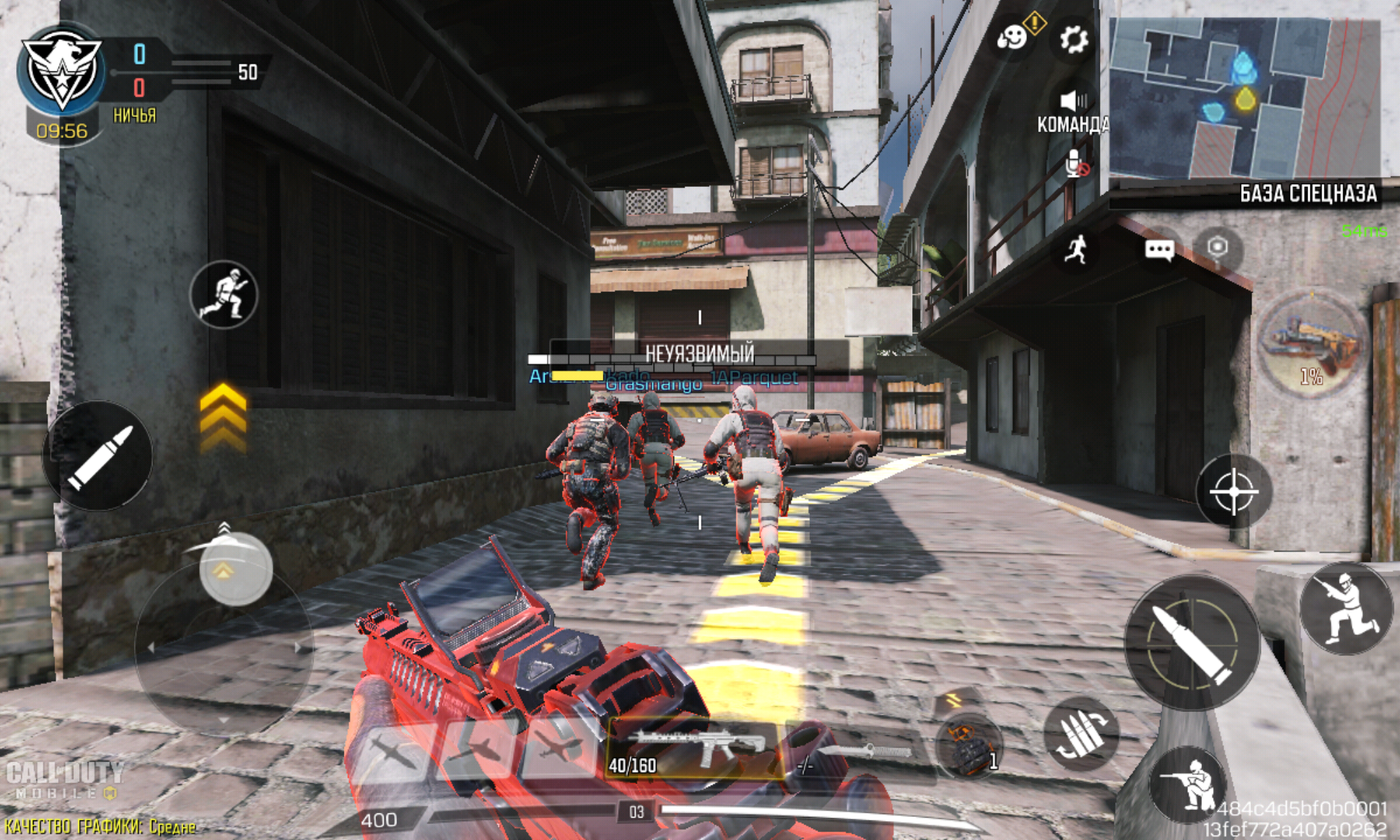Tap the running man sprint icon
1400x840 pixels.
point(1077,250)
